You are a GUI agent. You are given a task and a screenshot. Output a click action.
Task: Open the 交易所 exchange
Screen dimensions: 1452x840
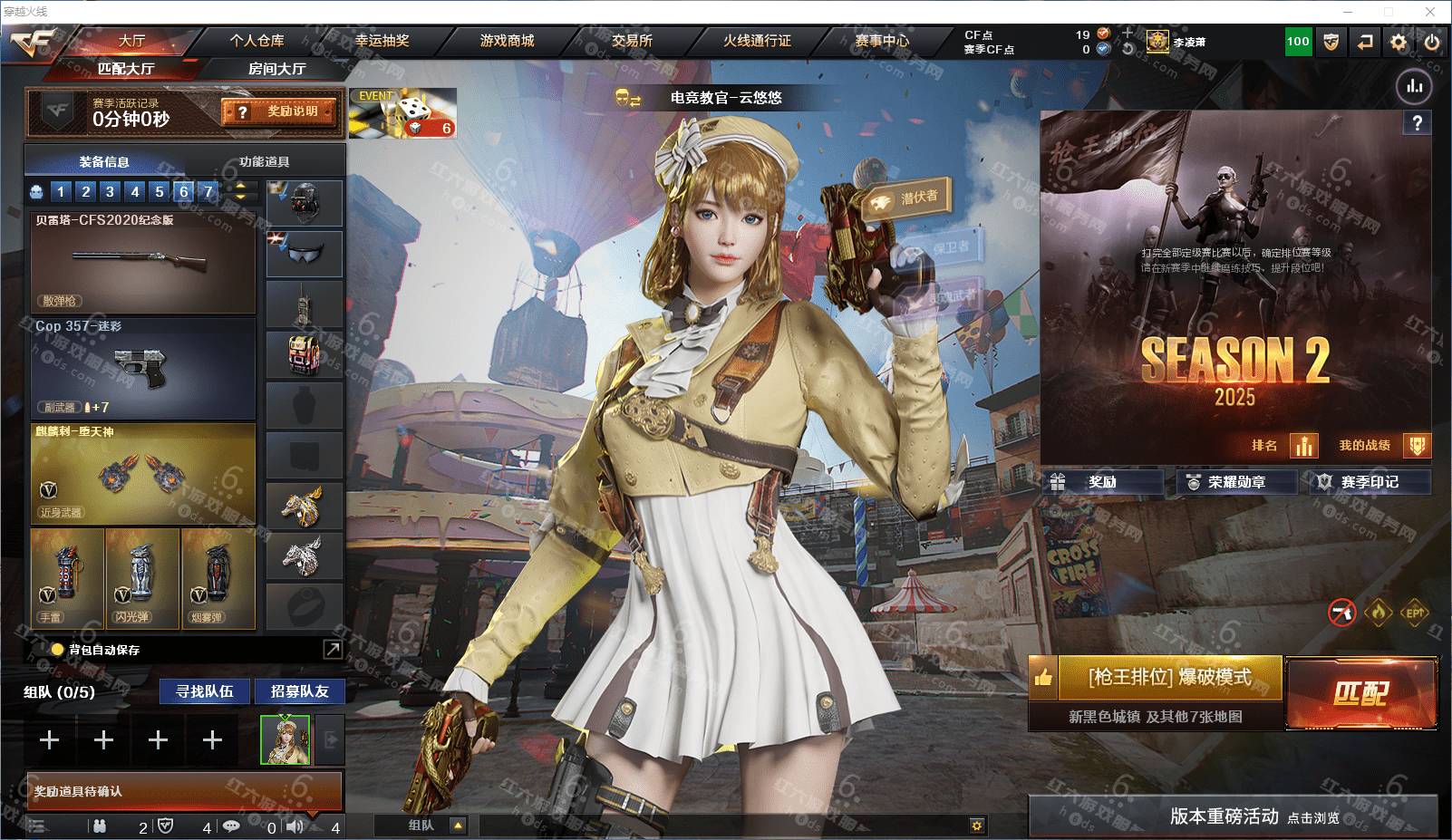[x=632, y=41]
